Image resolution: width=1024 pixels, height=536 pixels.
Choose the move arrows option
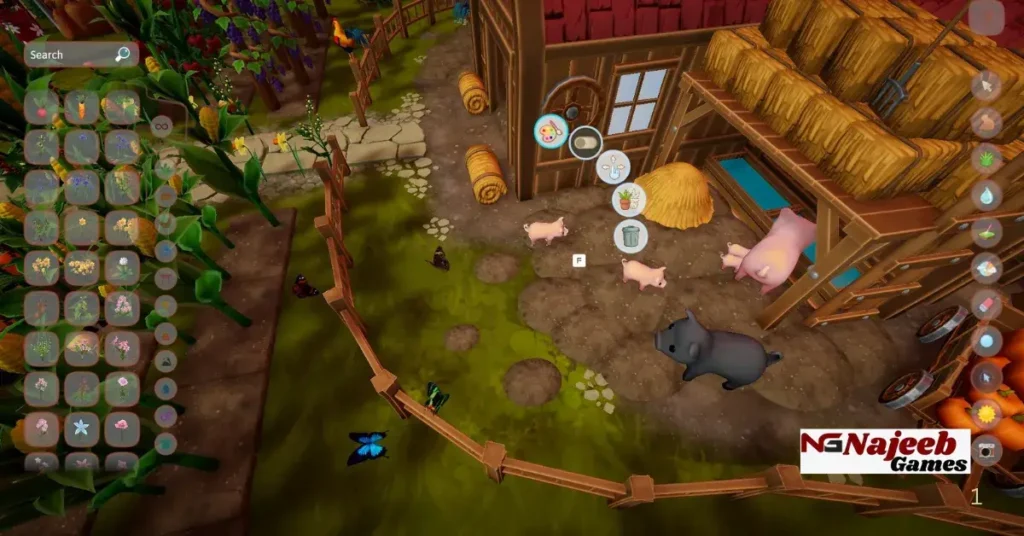click(x=612, y=166)
